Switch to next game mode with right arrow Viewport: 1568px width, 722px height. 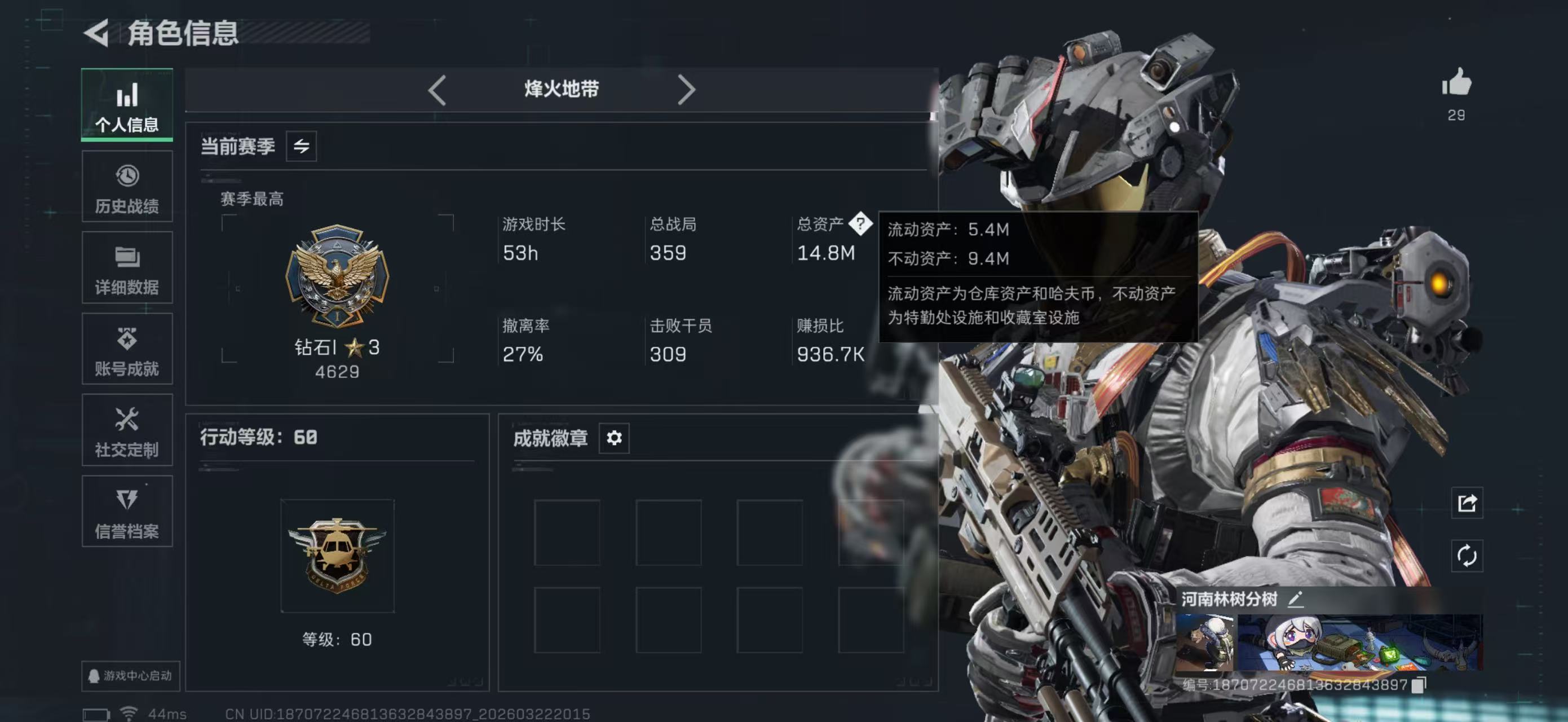[x=686, y=90]
